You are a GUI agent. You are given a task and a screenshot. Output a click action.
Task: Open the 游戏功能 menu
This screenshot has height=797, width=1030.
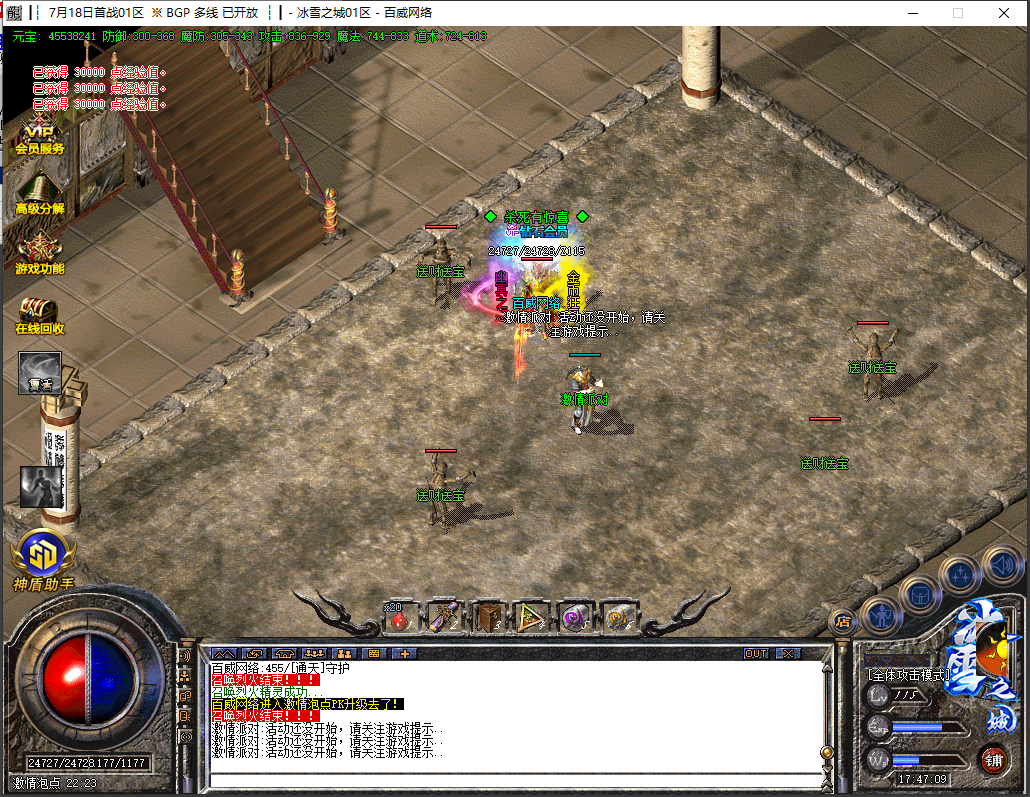point(39,254)
